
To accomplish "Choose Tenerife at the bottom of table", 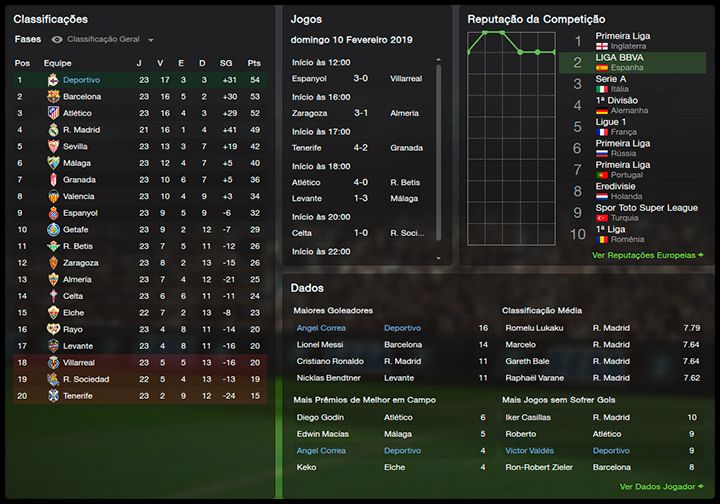I will (x=78, y=396).
